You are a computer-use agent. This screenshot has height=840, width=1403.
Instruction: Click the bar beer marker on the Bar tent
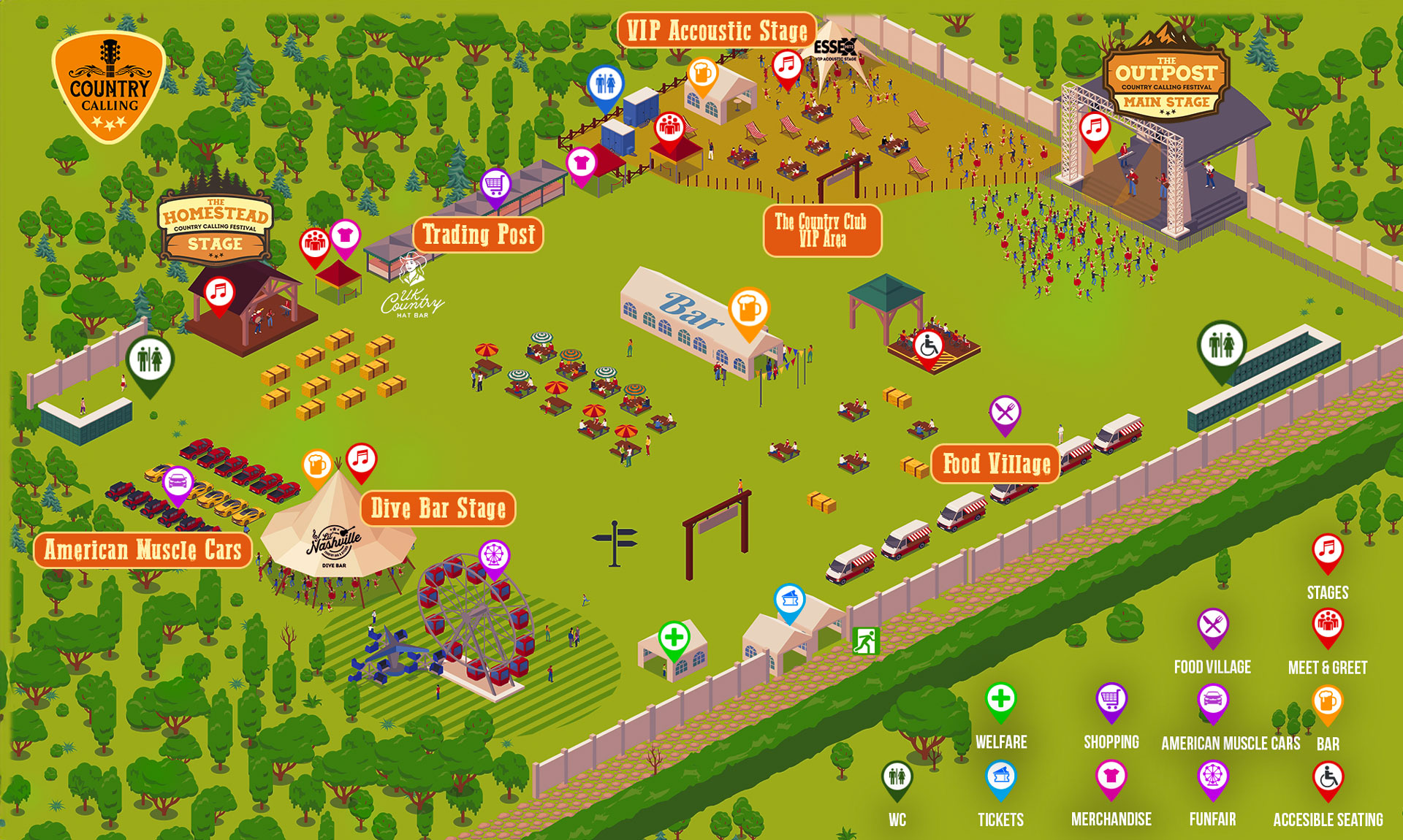coord(748,310)
